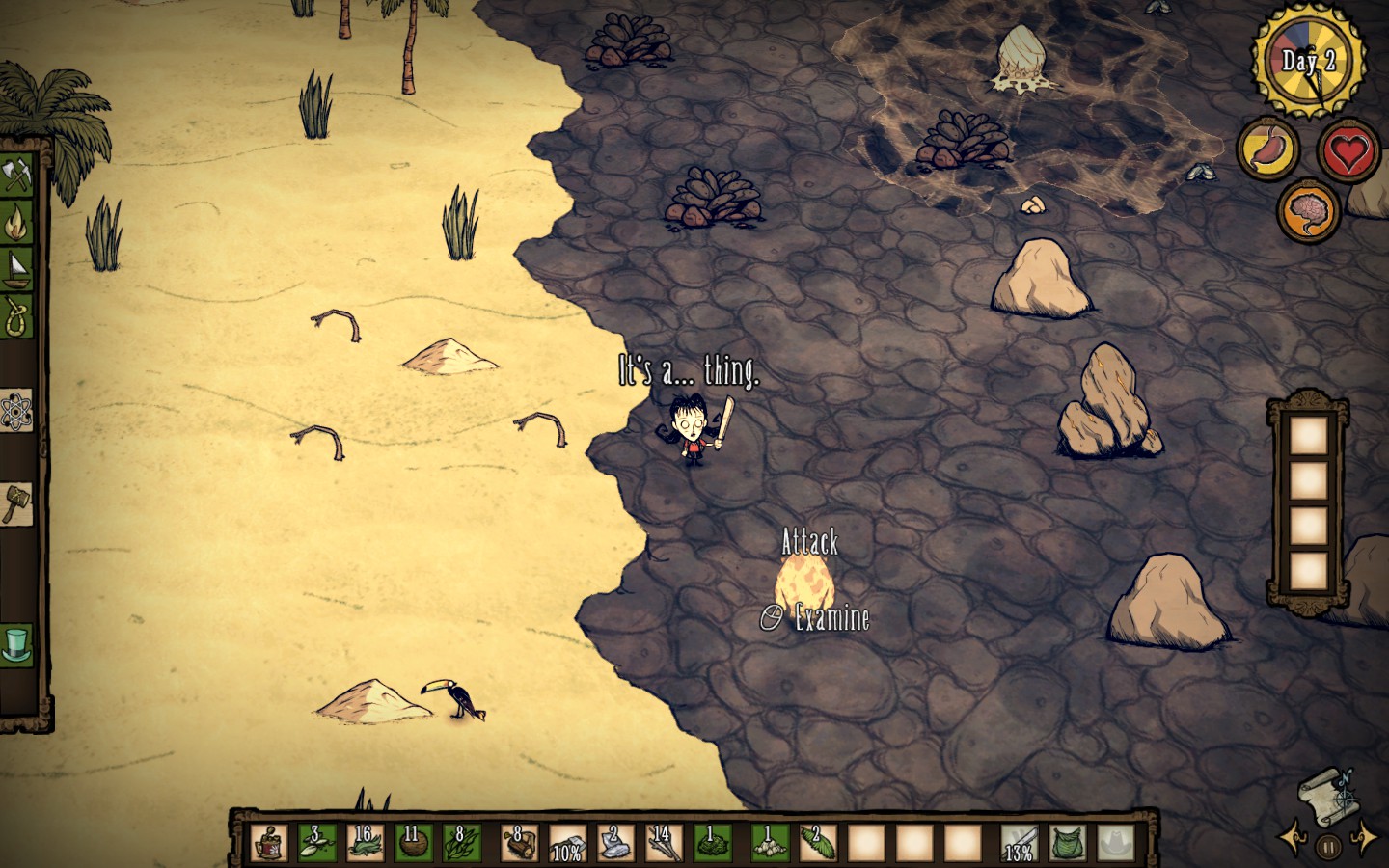
Task: Open the Structures hammer crafting tab
Action: coord(16,502)
